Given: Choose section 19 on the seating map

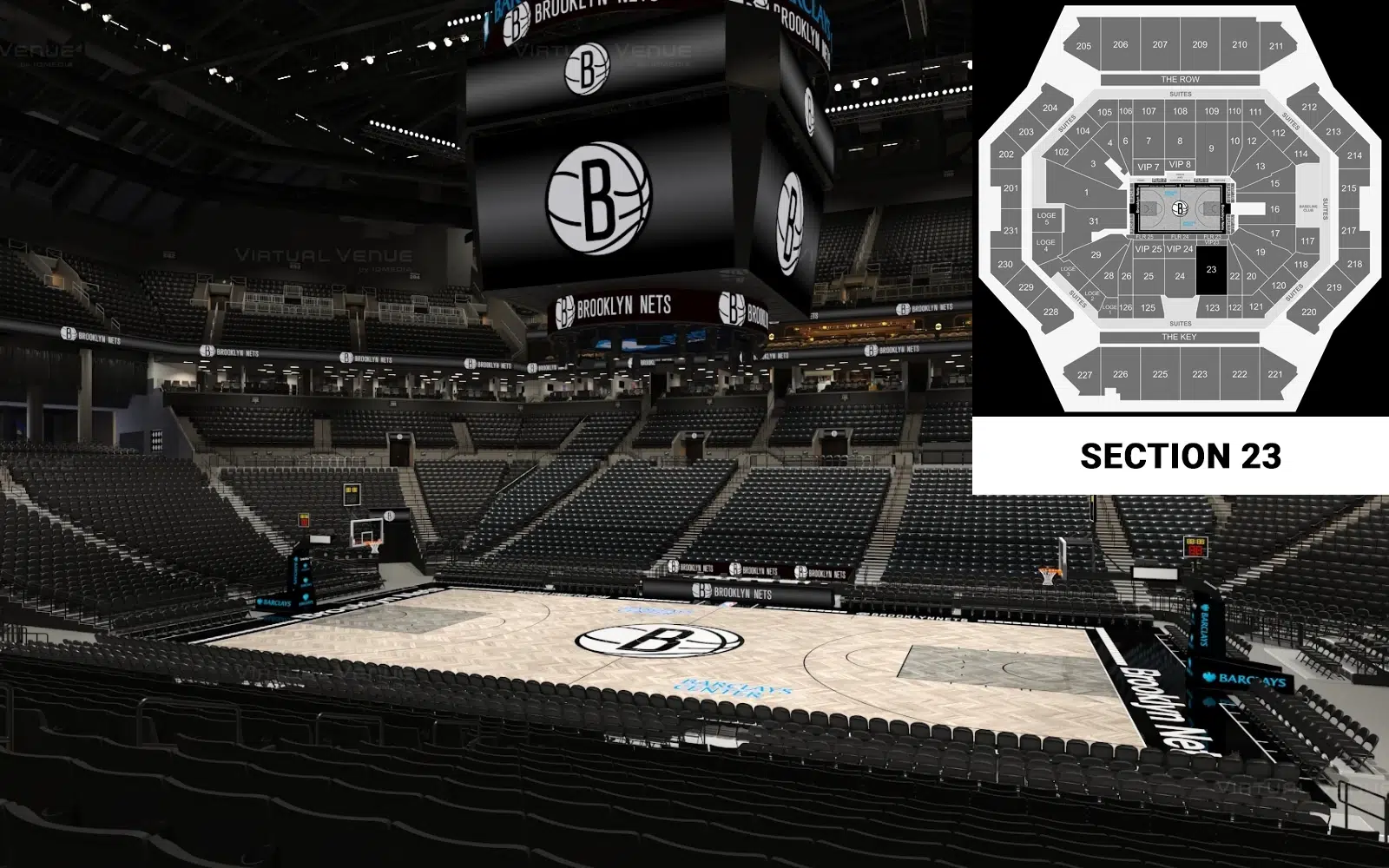Looking at the screenshot, I should [x=1261, y=253].
